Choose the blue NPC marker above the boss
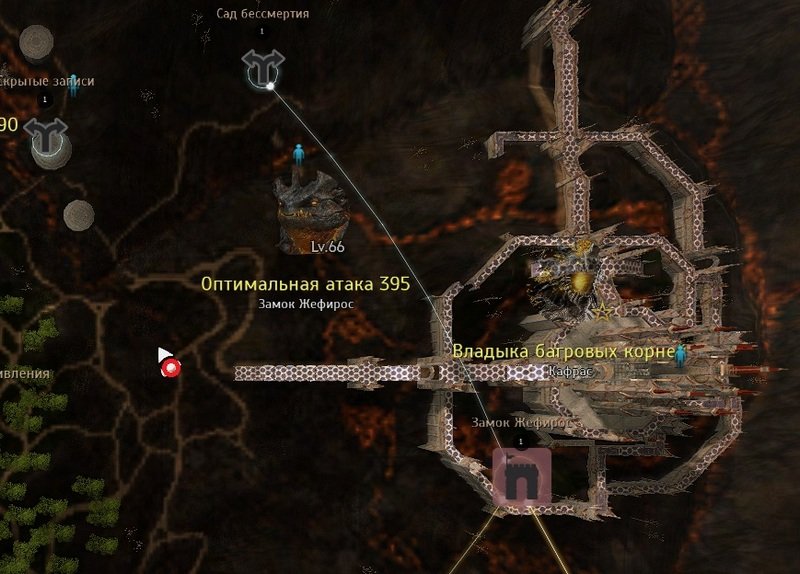The image size is (800, 574). pos(299,155)
